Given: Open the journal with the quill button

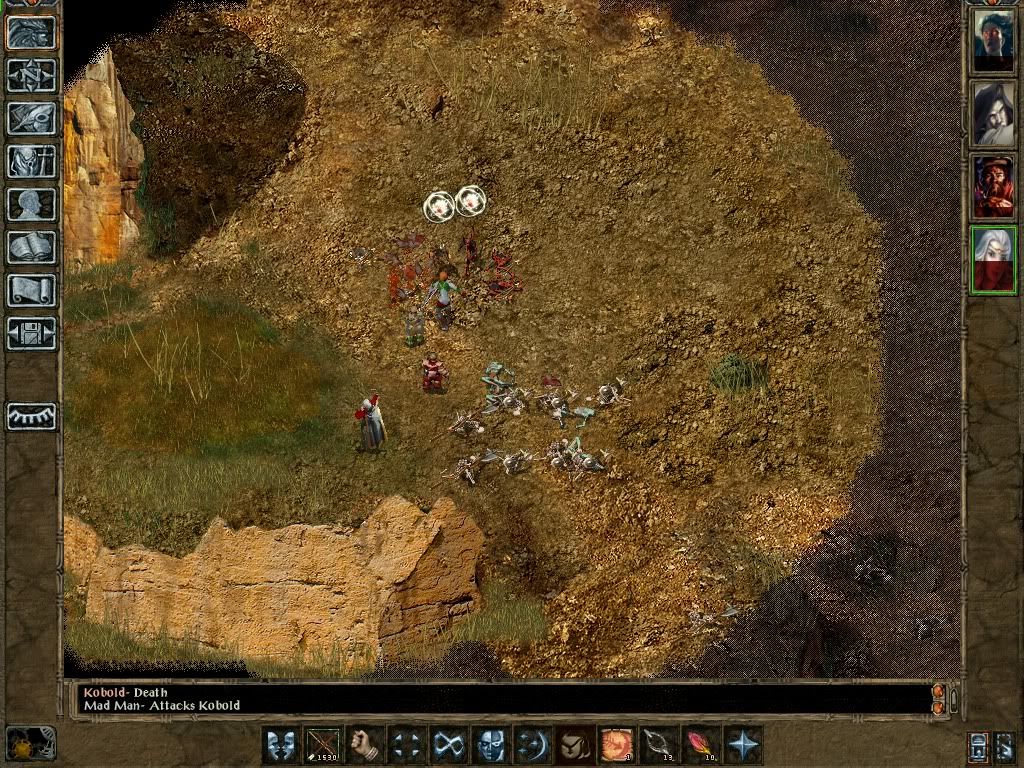Looking at the screenshot, I should [31, 118].
